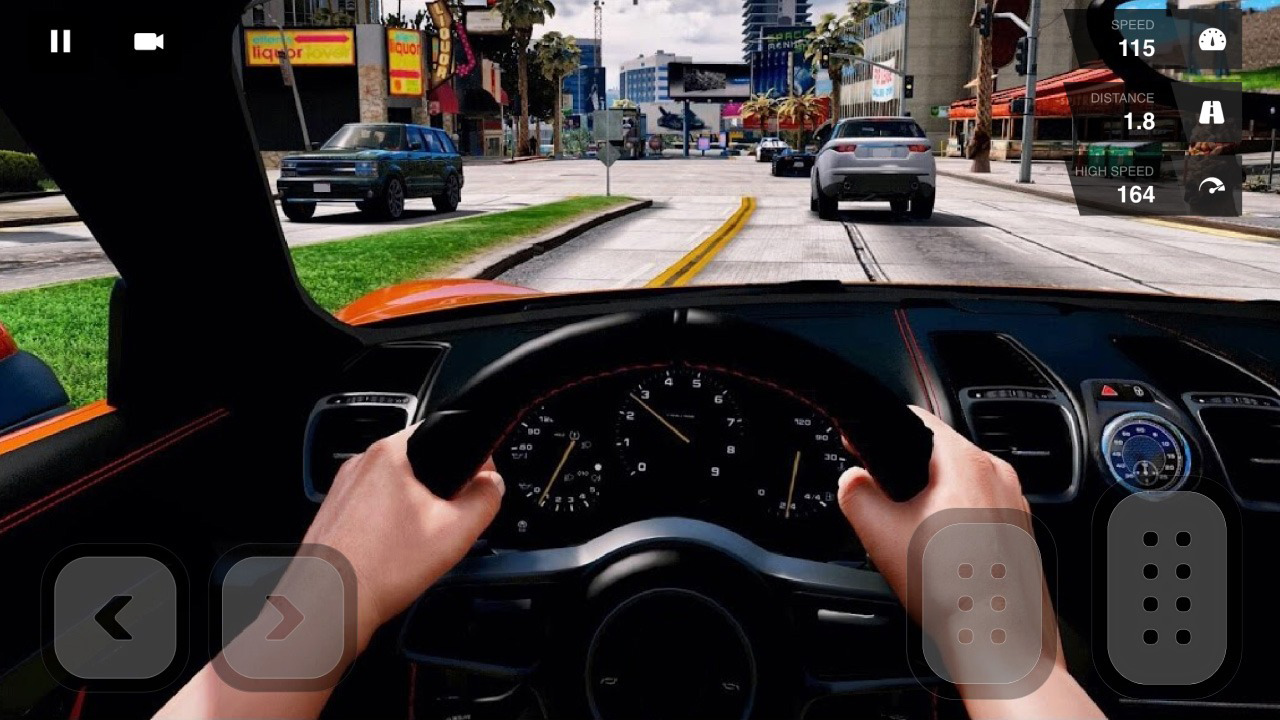Steer left using the left arrow button

tap(113, 617)
